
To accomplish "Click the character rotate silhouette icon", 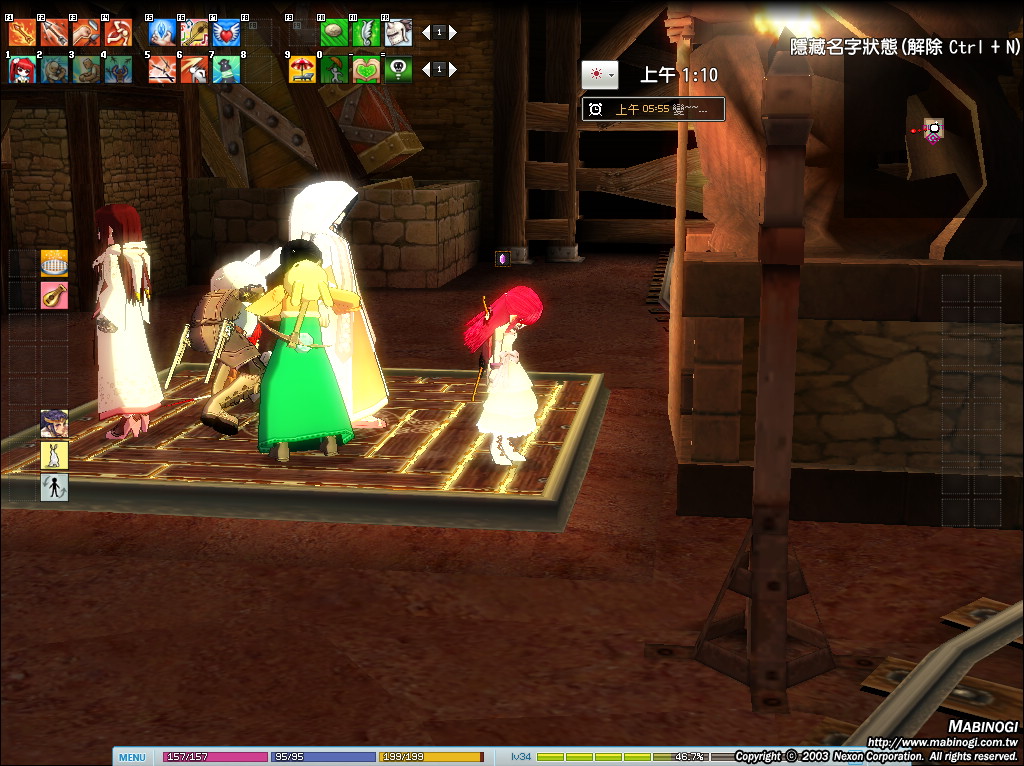I will (54, 488).
